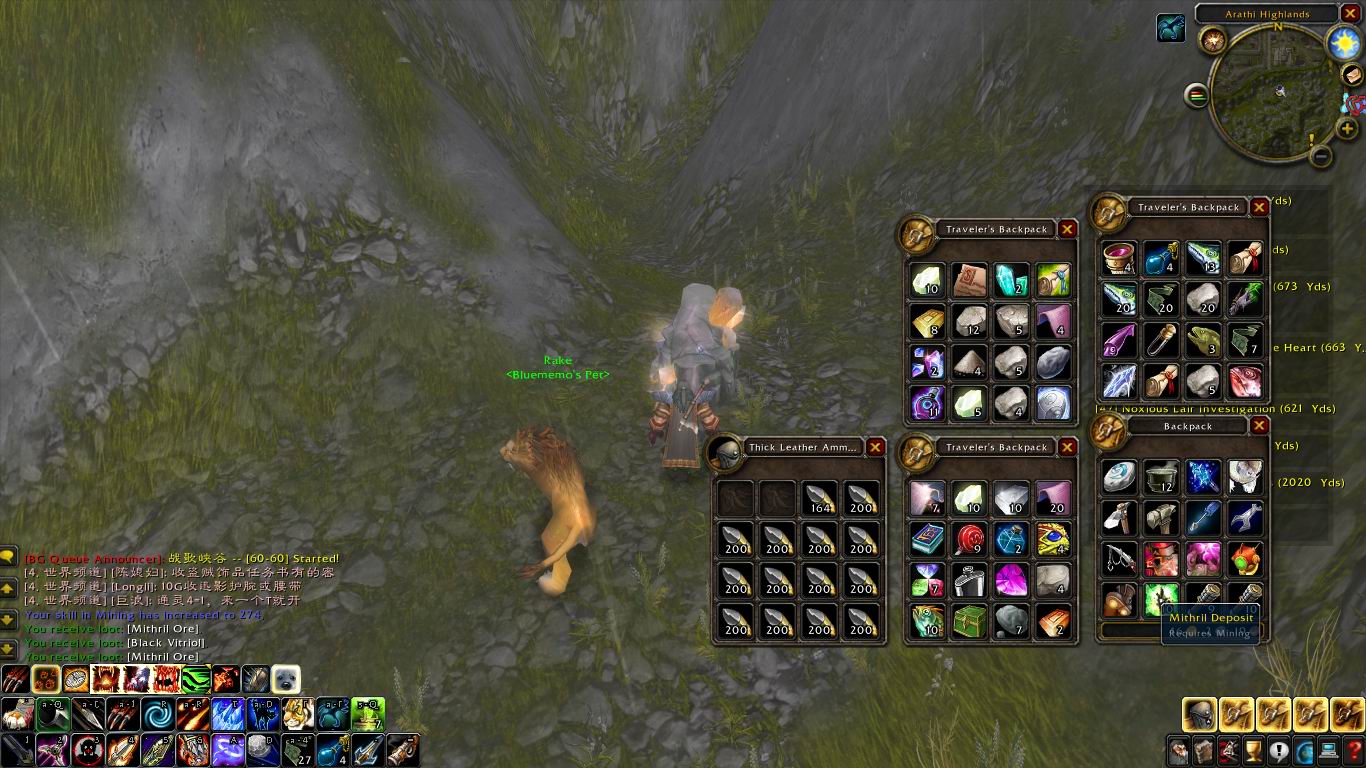Click the blue potion with count 4 on the action bar
1366x768 pixels.
[x=334, y=752]
